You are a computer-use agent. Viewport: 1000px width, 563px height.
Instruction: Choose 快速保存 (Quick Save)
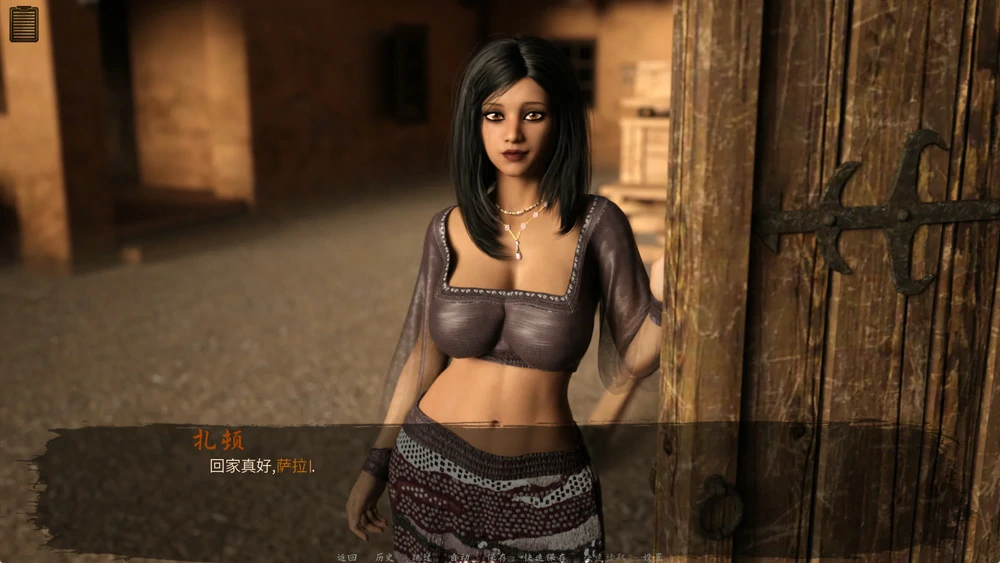(543, 557)
